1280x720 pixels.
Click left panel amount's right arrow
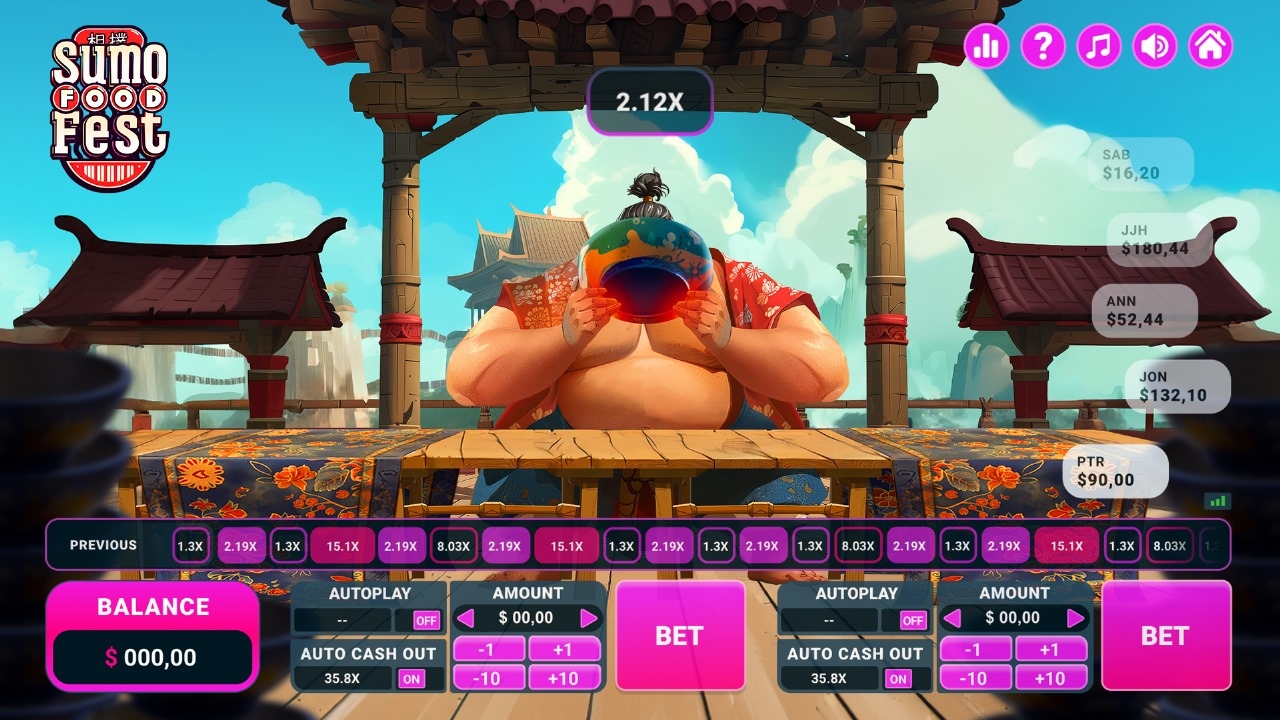pyautogui.click(x=589, y=618)
